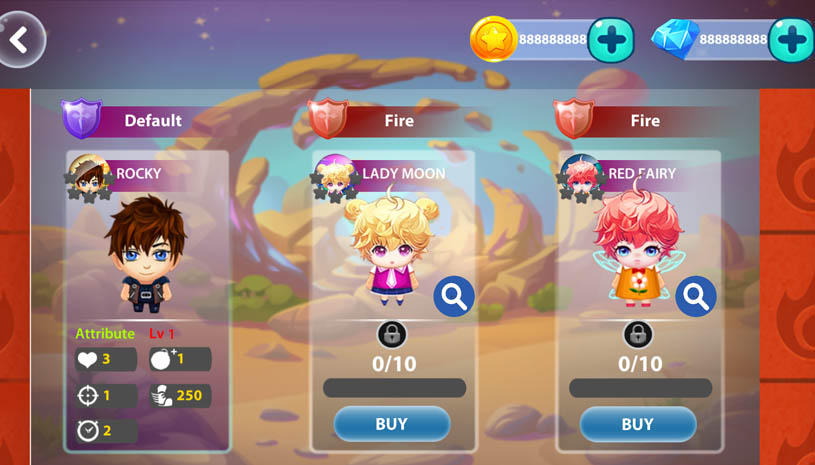Buy the Lady Moon character
The height and width of the screenshot is (465, 815).
click(391, 424)
